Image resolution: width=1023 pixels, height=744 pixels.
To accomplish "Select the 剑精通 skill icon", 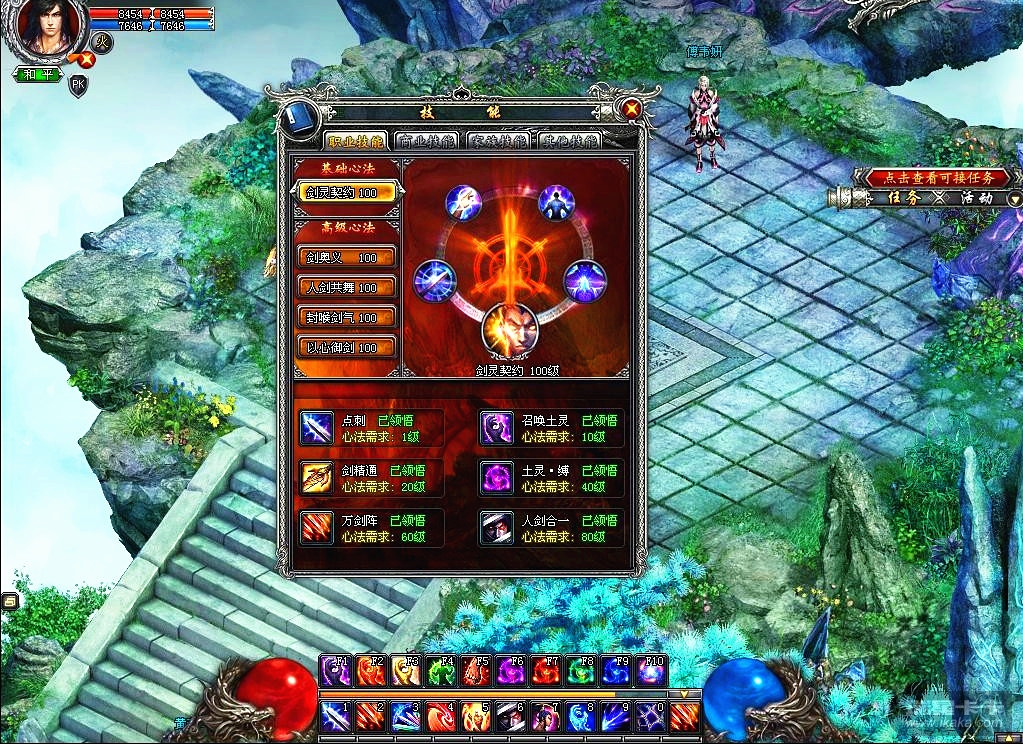I will [317, 478].
